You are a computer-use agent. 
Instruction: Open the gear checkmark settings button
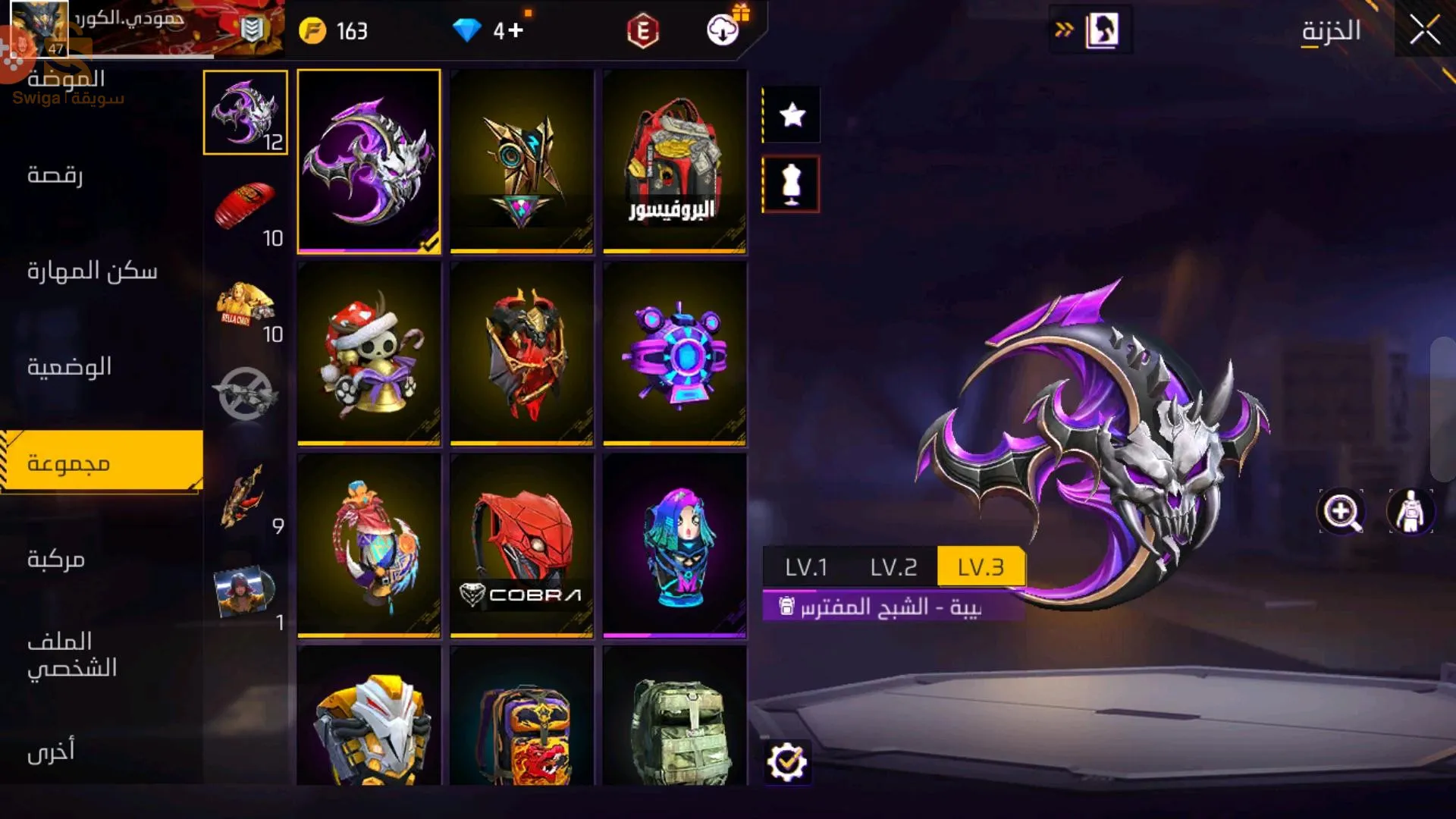786,762
